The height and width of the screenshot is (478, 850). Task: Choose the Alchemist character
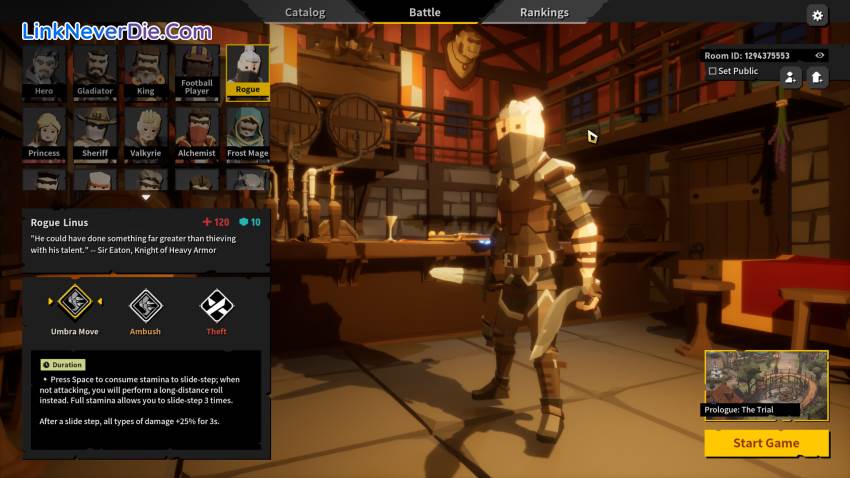tap(197, 132)
